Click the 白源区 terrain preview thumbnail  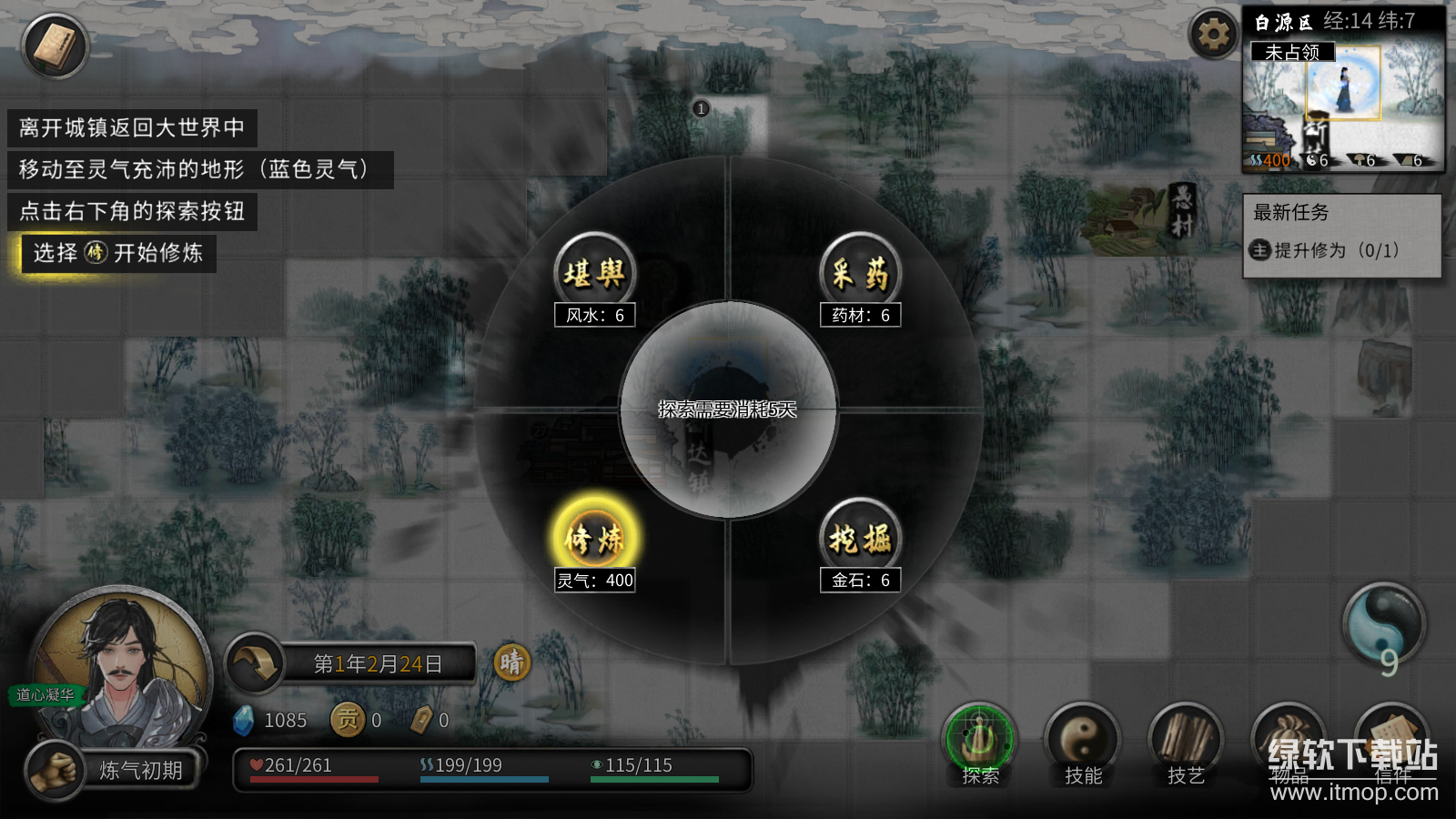(x=1343, y=106)
